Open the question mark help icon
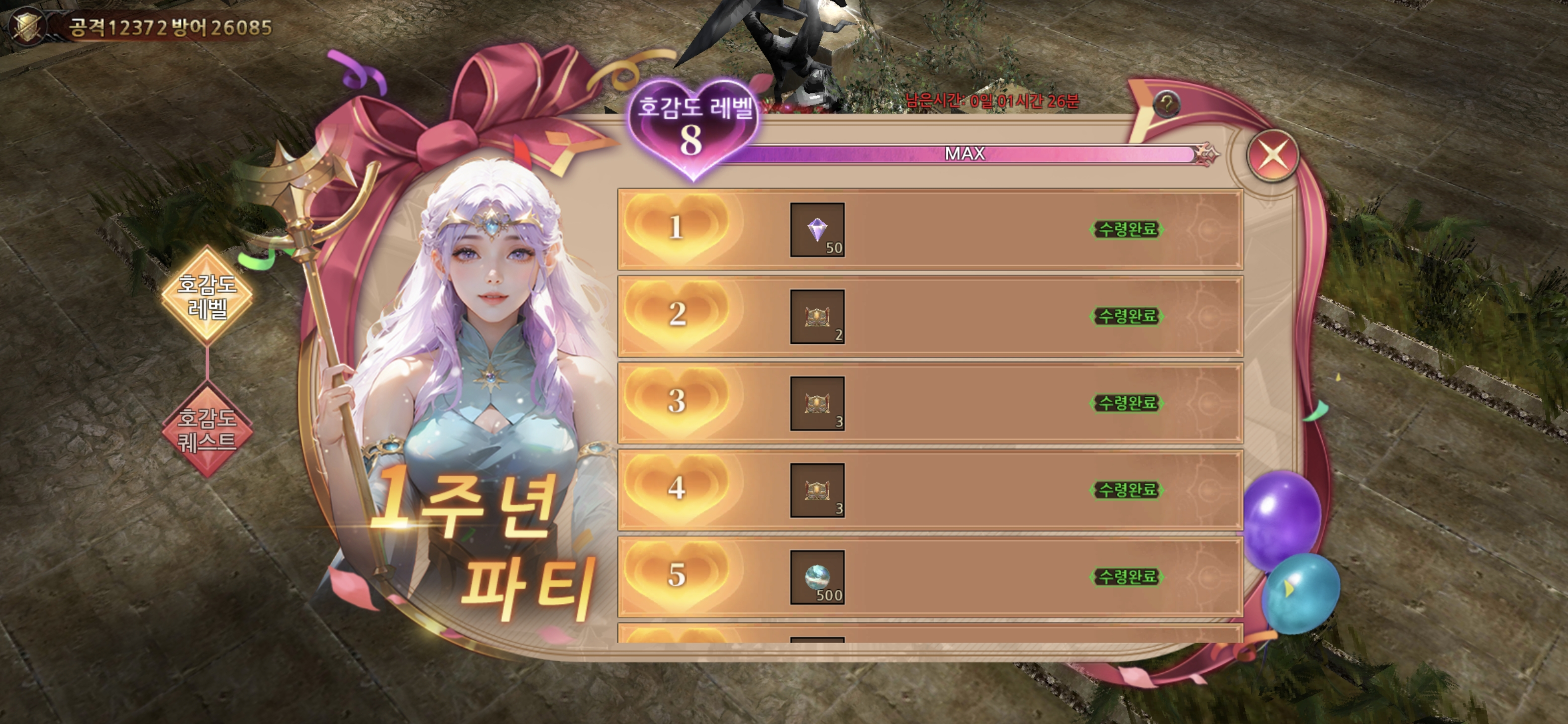1568x724 pixels. pyautogui.click(x=1165, y=104)
